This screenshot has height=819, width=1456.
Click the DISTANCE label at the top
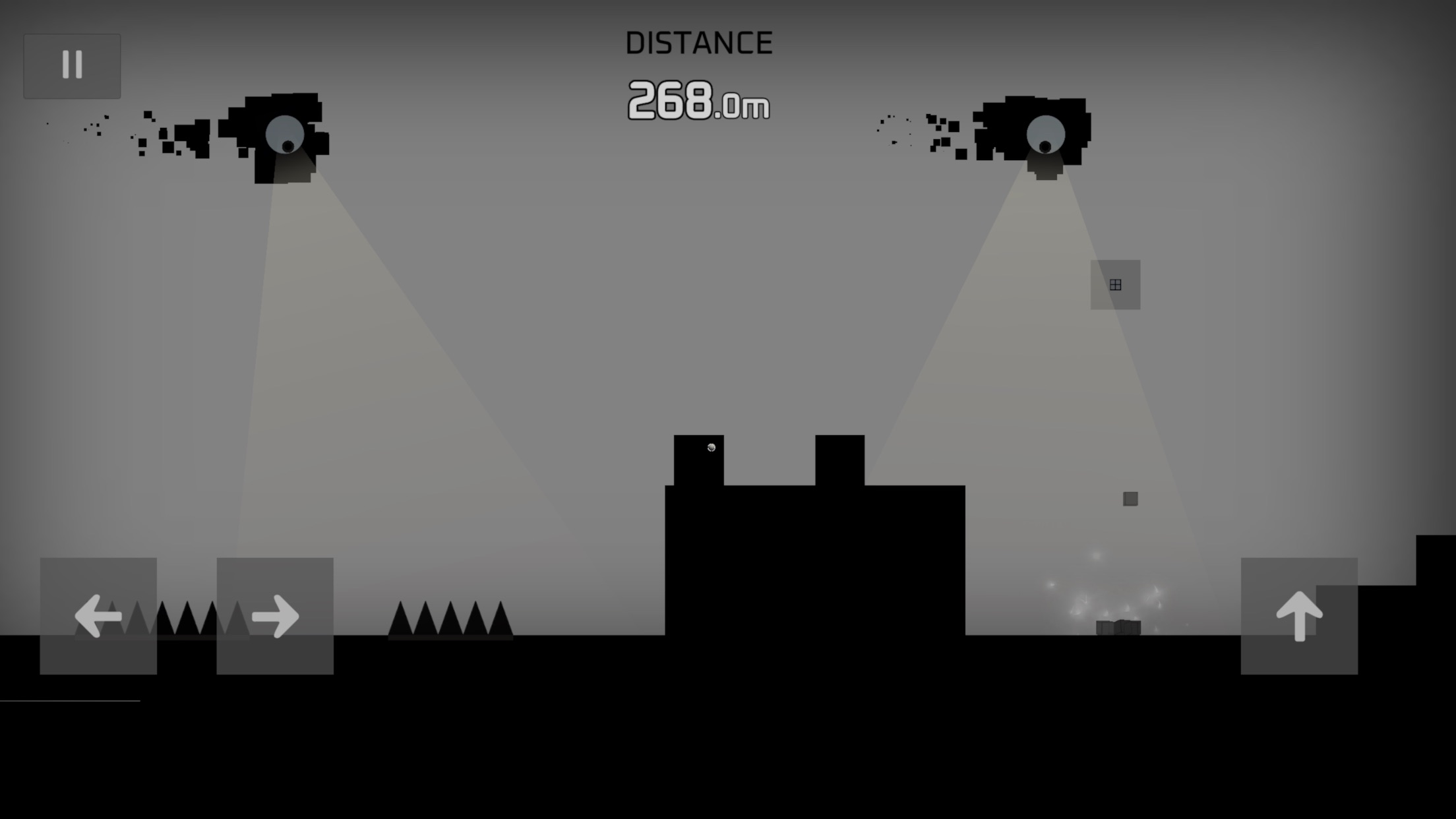(699, 41)
